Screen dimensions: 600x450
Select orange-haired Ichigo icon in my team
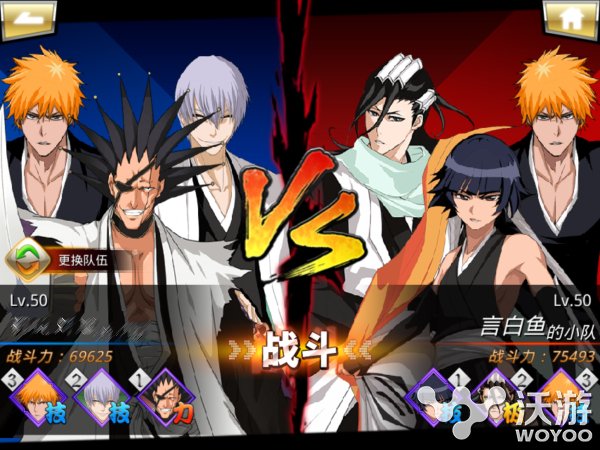(x=38, y=399)
